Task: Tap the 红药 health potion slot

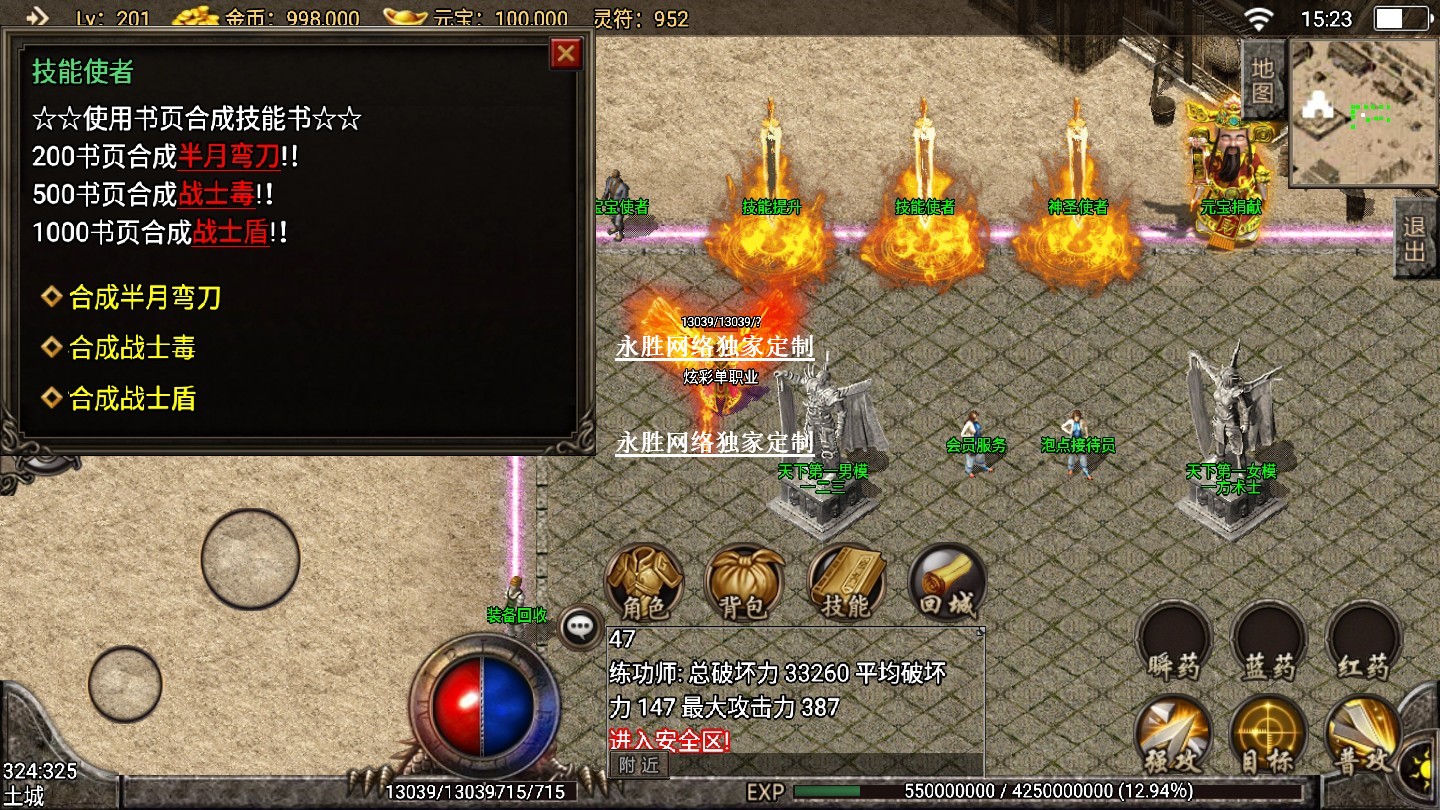Action: tap(1362, 640)
